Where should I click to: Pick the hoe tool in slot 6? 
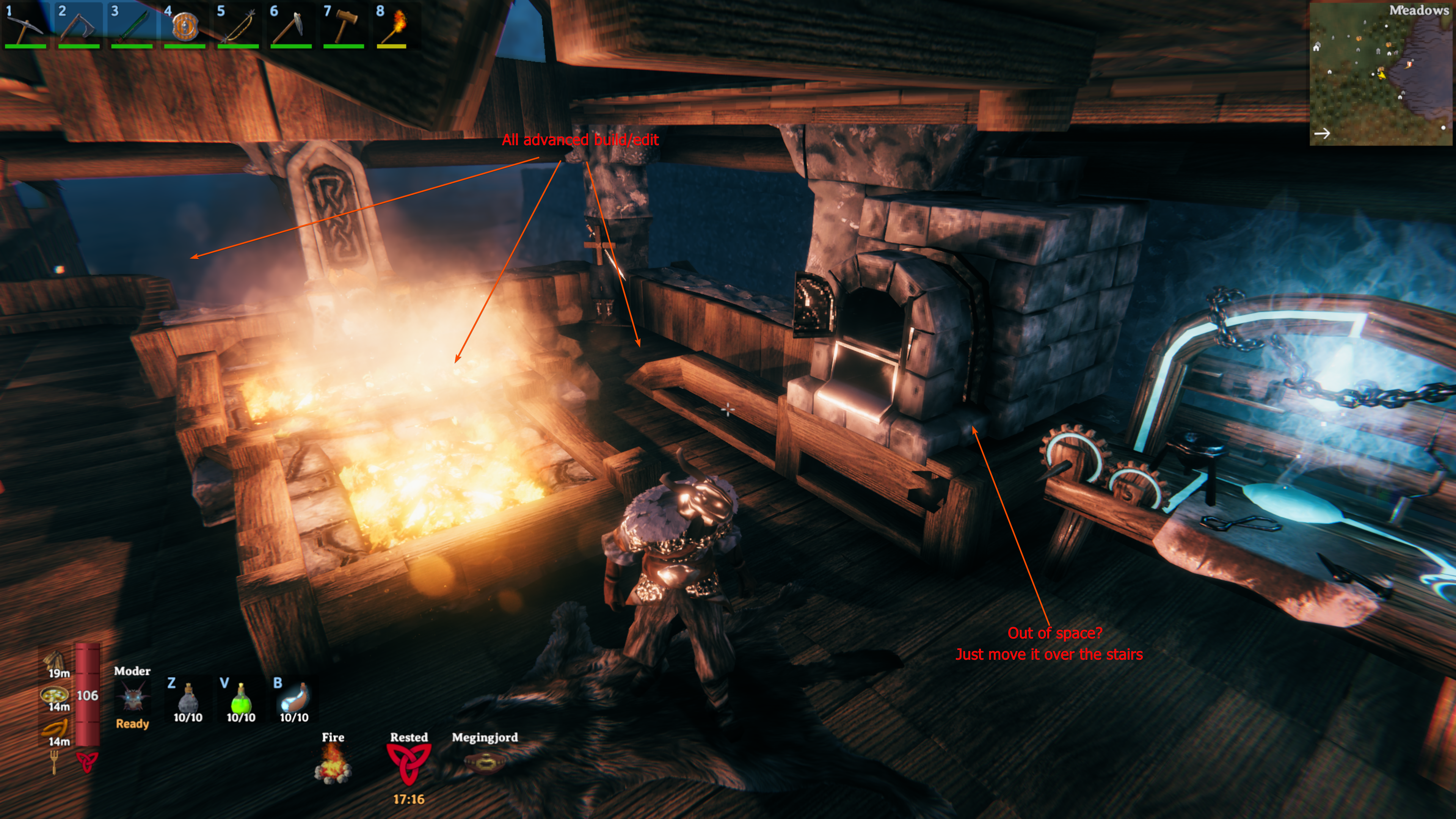tap(291, 25)
